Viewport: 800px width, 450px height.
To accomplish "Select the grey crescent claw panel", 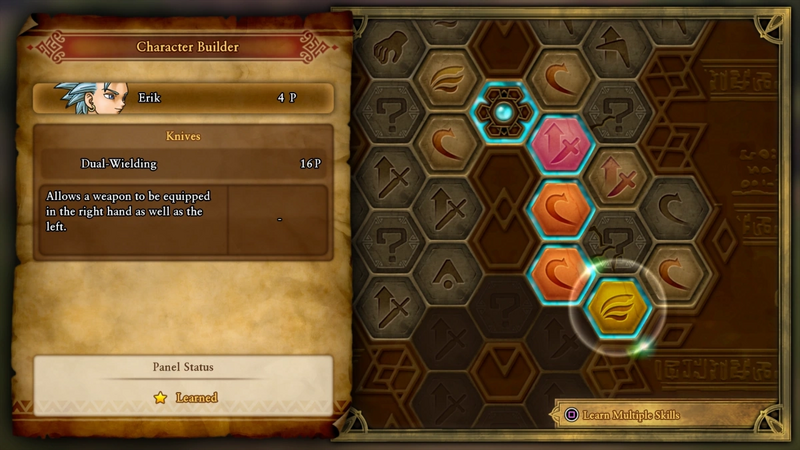I will point(675,211).
